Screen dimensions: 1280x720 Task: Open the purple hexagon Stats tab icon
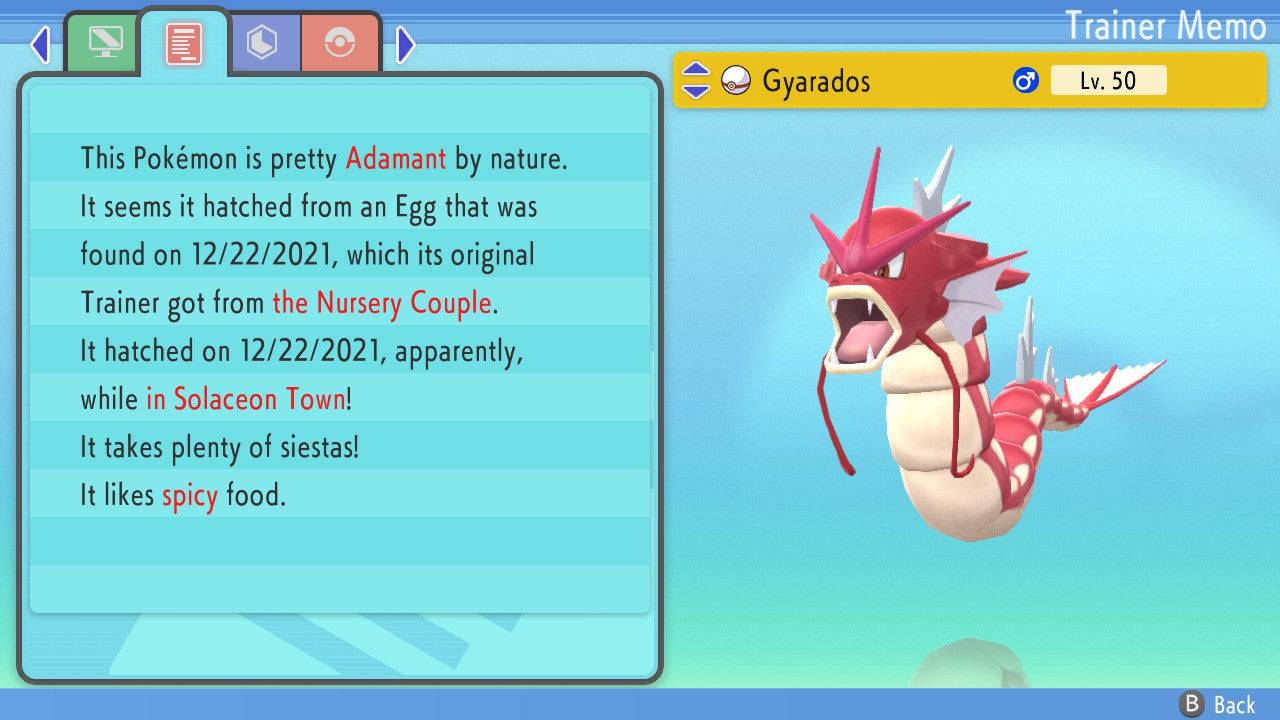tap(263, 41)
